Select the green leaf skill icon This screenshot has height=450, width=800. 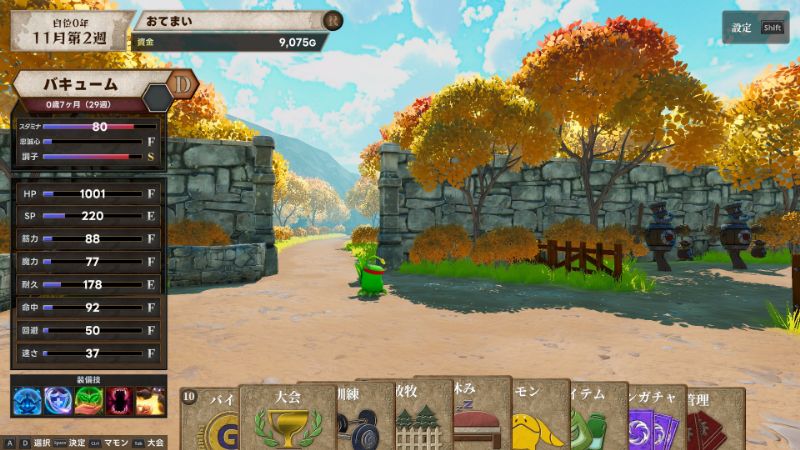tap(88, 401)
